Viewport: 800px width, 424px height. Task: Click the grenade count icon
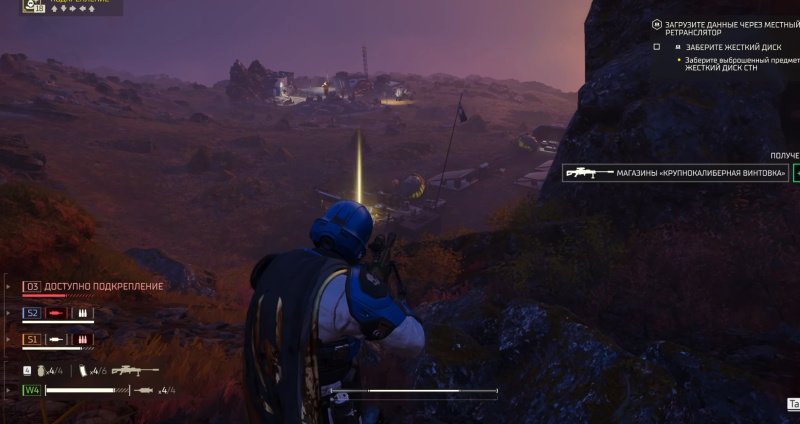(x=40, y=371)
